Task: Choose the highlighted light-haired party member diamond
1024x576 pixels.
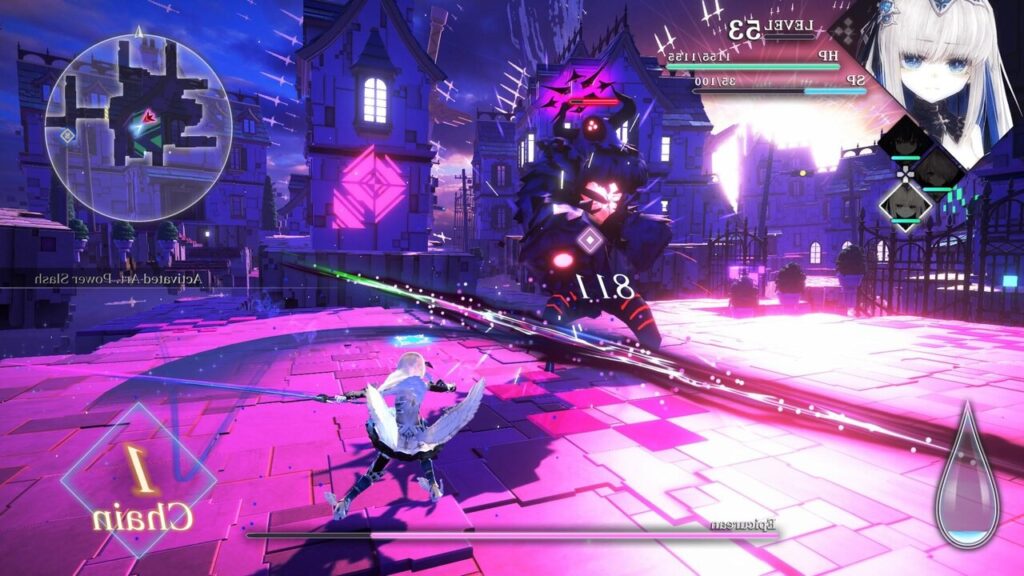Action: pyautogui.click(x=905, y=203)
